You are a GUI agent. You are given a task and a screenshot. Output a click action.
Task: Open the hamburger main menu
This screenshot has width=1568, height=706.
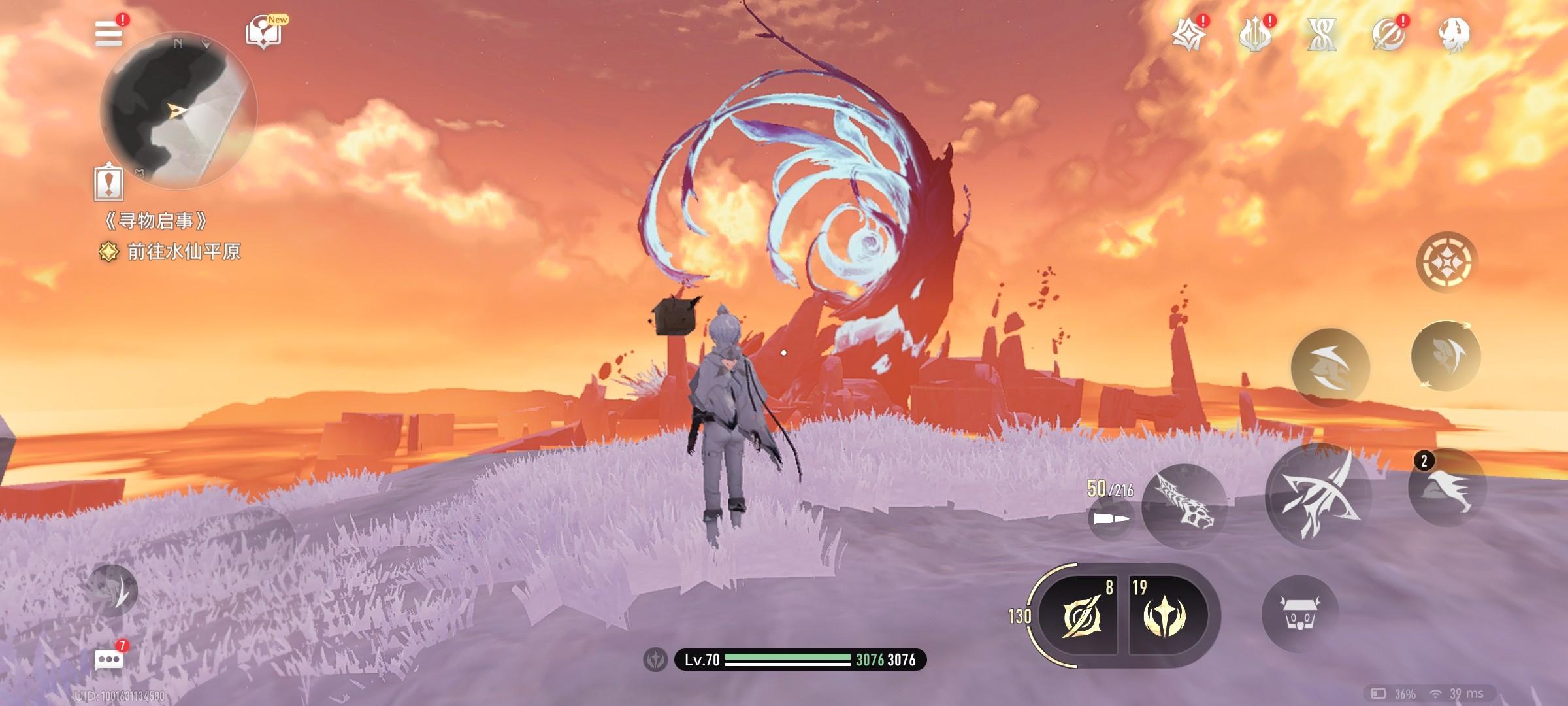click(x=109, y=33)
